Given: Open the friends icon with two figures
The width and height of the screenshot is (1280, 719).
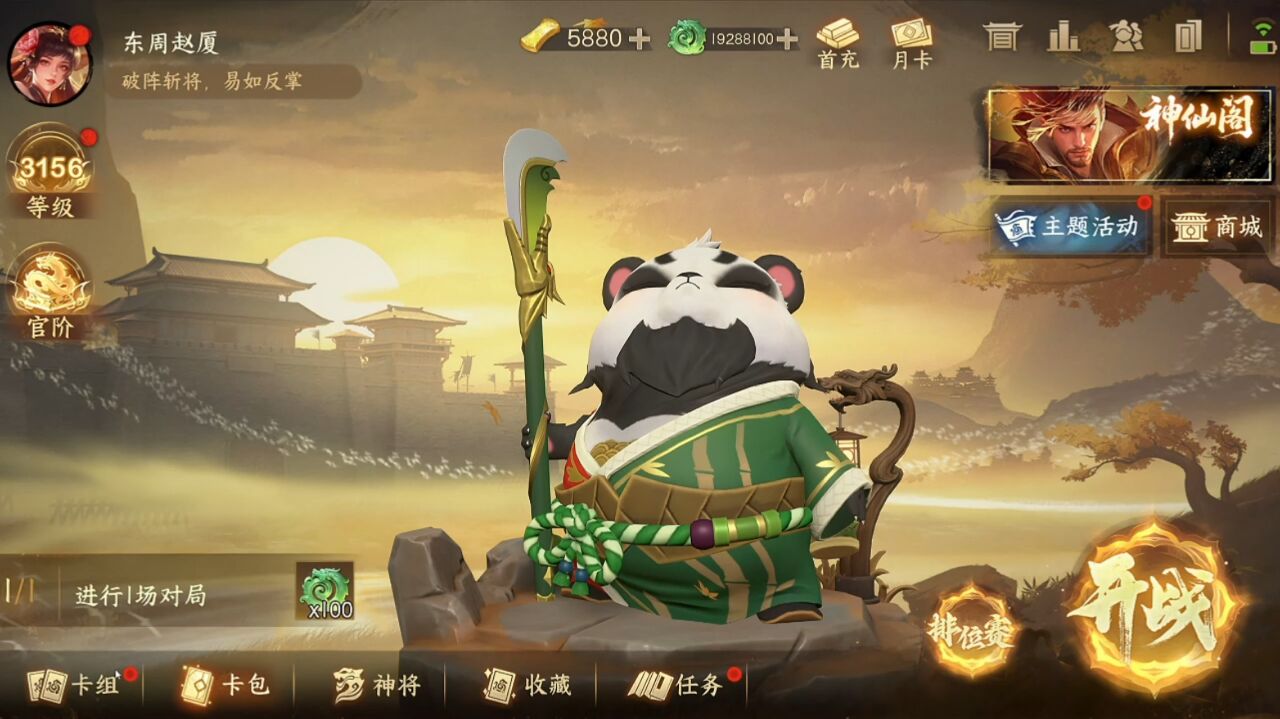Looking at the screenshot, I should [1126, 37].
